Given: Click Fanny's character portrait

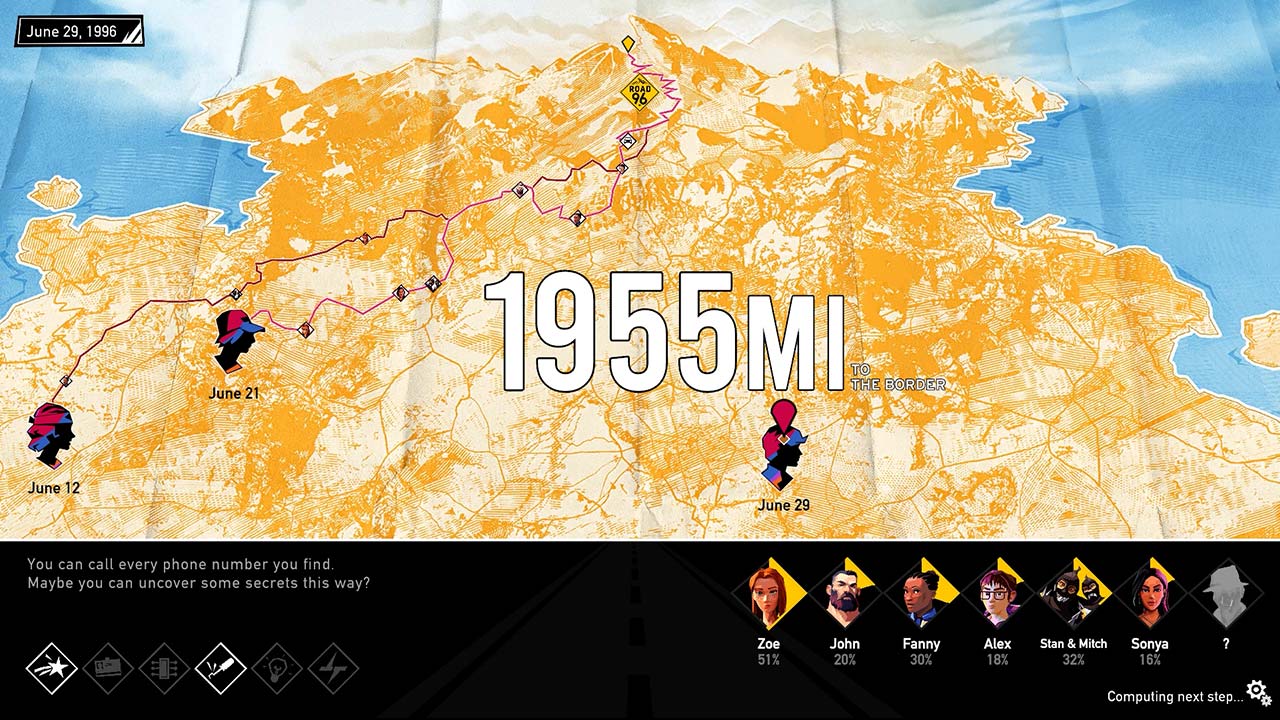Looking at the screenshot, I should pyautogui.click(x=923, y=594).
